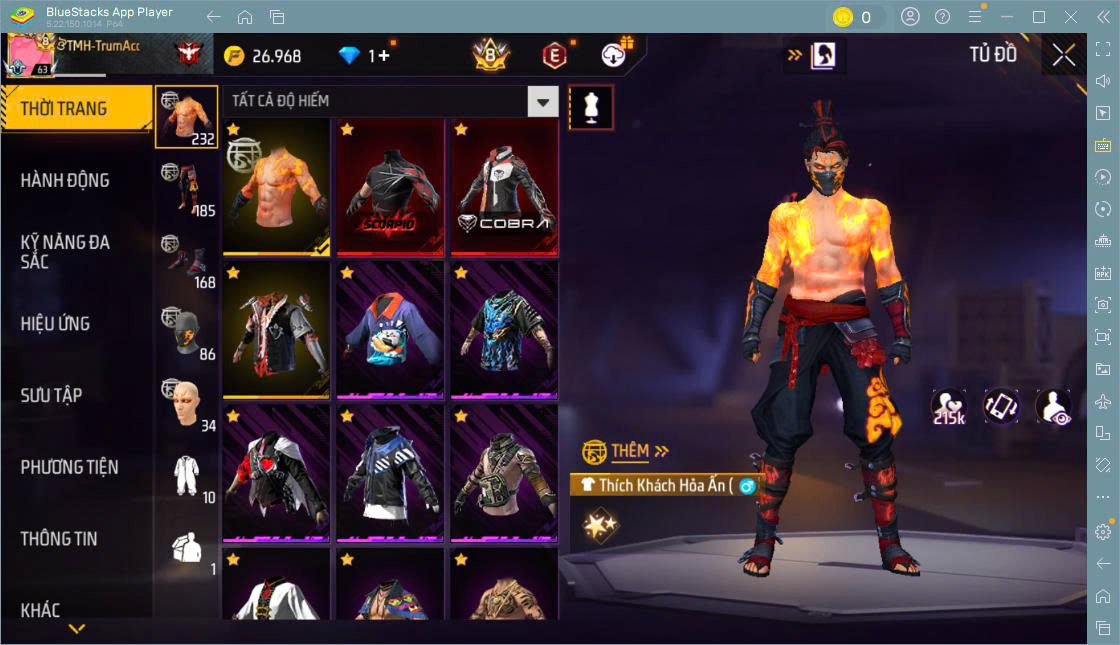Choose the Cobra jacket outfit

coord(504,187)
